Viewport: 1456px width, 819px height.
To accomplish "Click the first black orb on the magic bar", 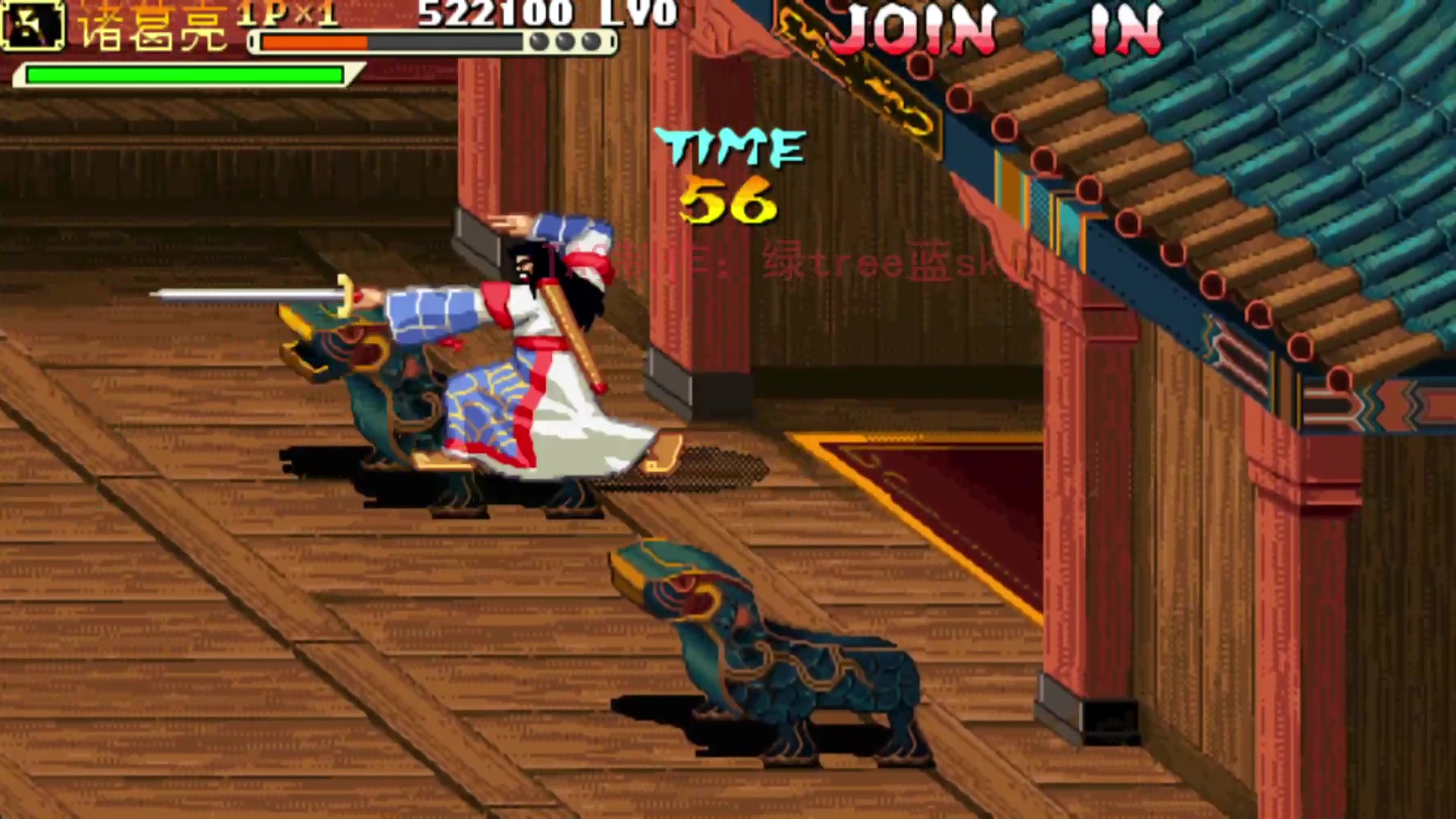I will [x=540, y=42].
